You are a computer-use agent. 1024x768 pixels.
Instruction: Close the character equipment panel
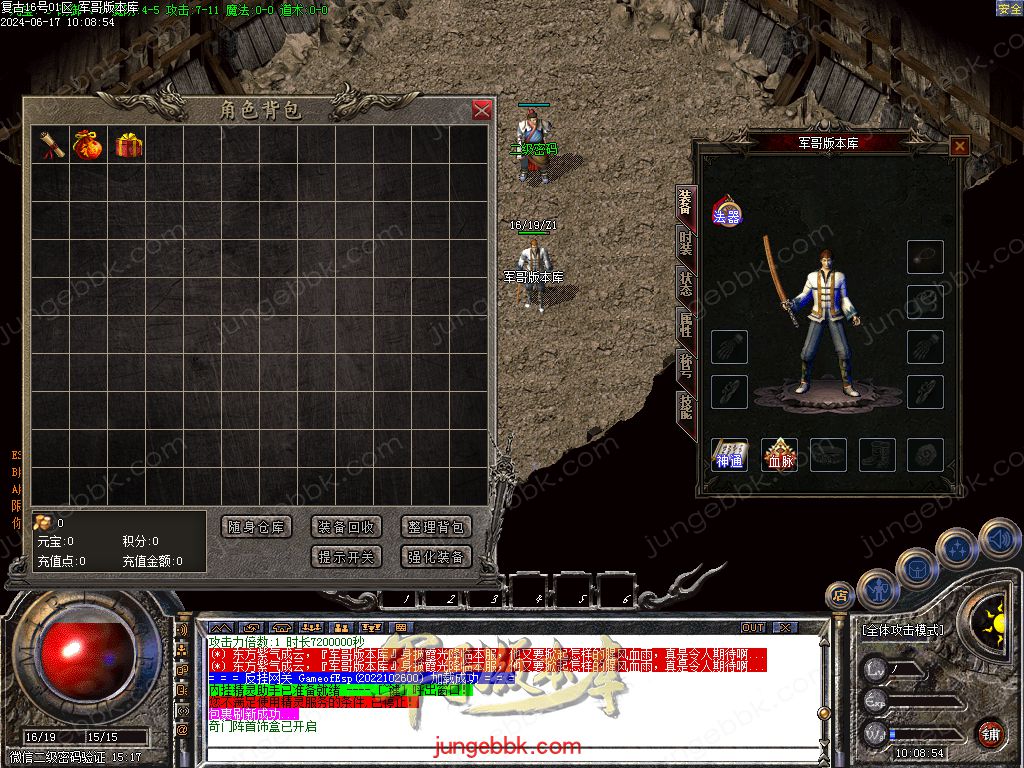(959, 146)
